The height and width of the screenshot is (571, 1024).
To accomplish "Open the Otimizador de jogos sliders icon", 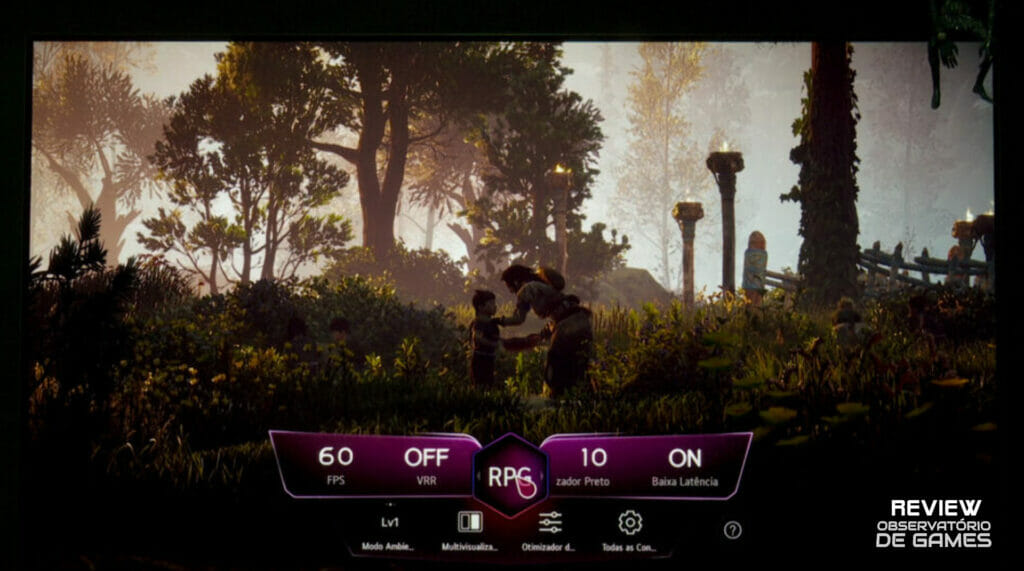I will tap(550, 530).
